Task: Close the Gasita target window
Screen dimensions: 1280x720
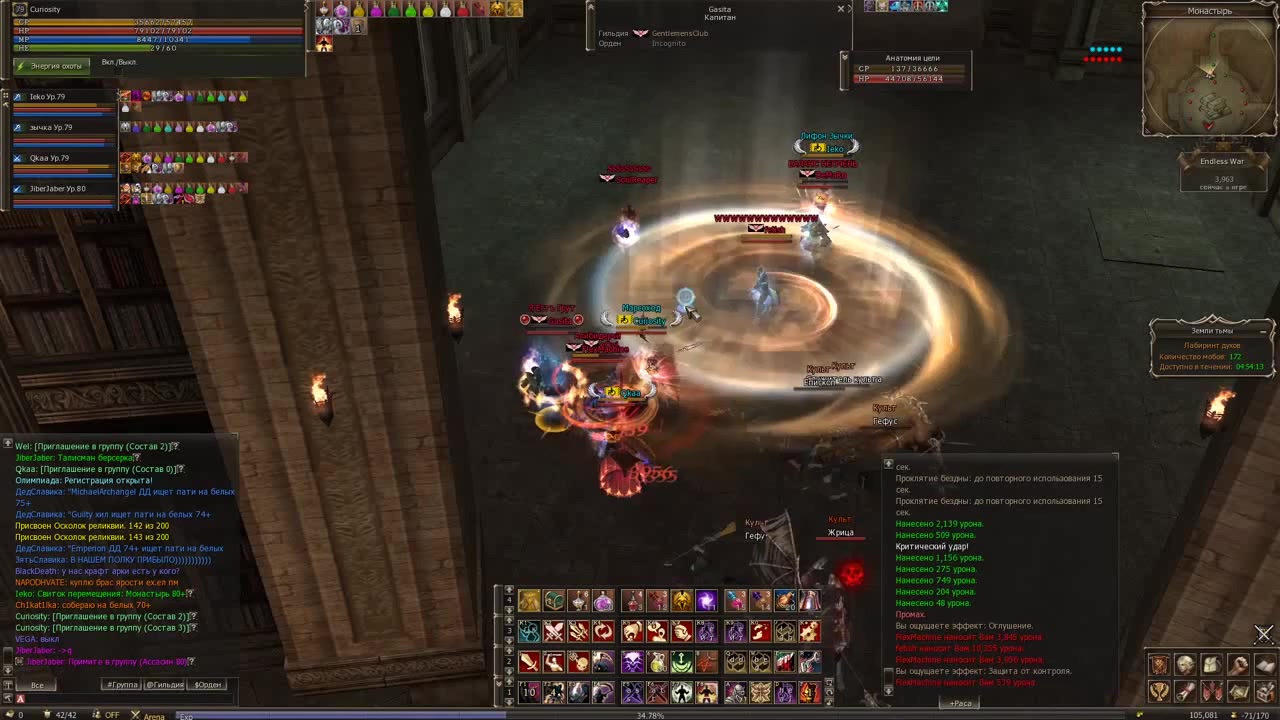Action: tap(840, 9)
